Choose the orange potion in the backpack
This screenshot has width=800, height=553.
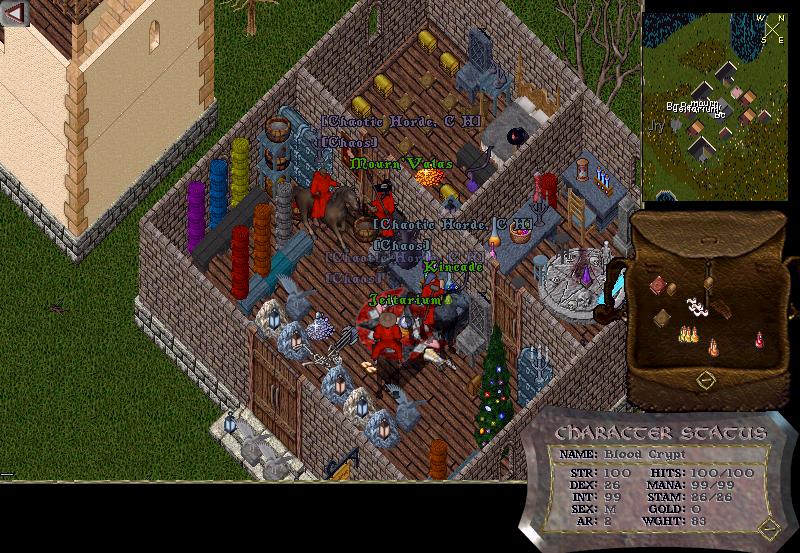[x=713, y=347]
